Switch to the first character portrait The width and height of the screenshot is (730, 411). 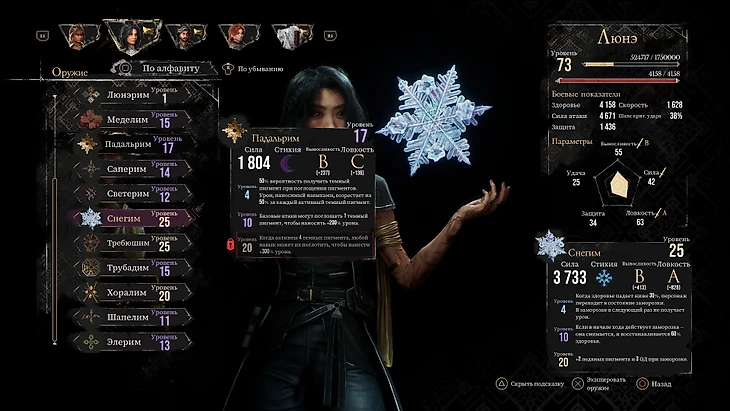[x=77, y=35]
